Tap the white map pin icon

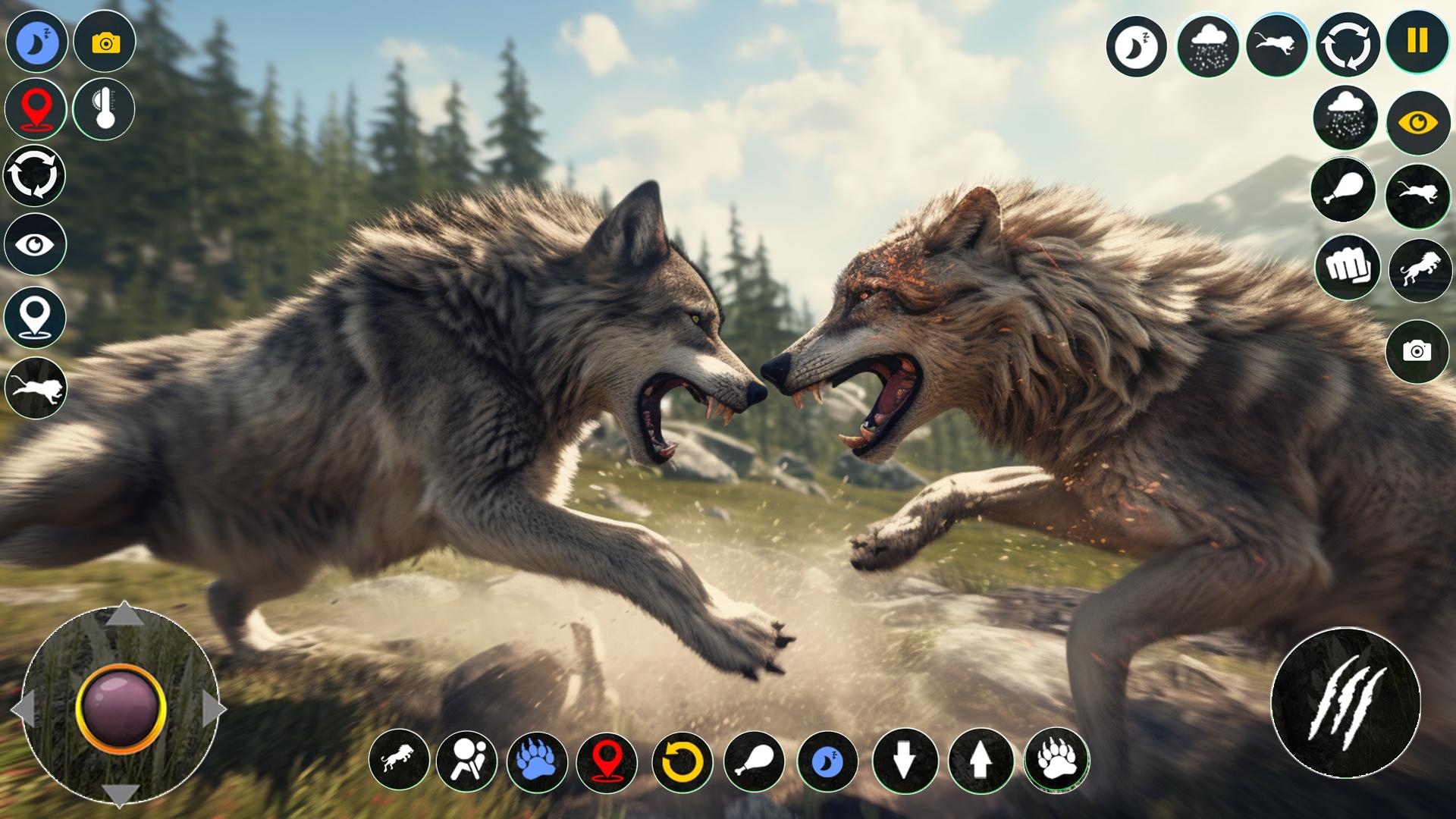point(35,316)
